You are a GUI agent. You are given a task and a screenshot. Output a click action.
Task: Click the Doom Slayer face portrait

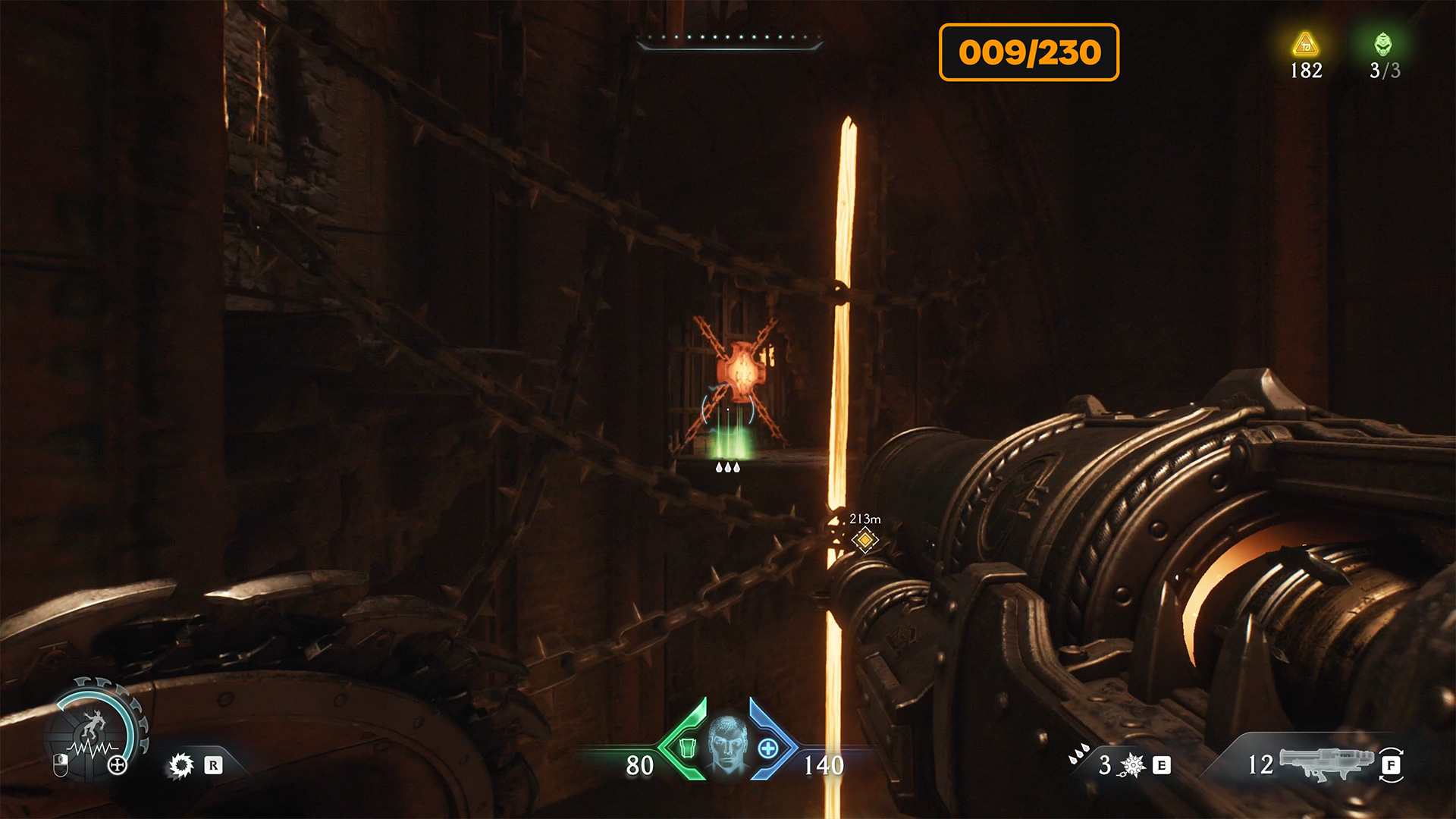(727, 745)
